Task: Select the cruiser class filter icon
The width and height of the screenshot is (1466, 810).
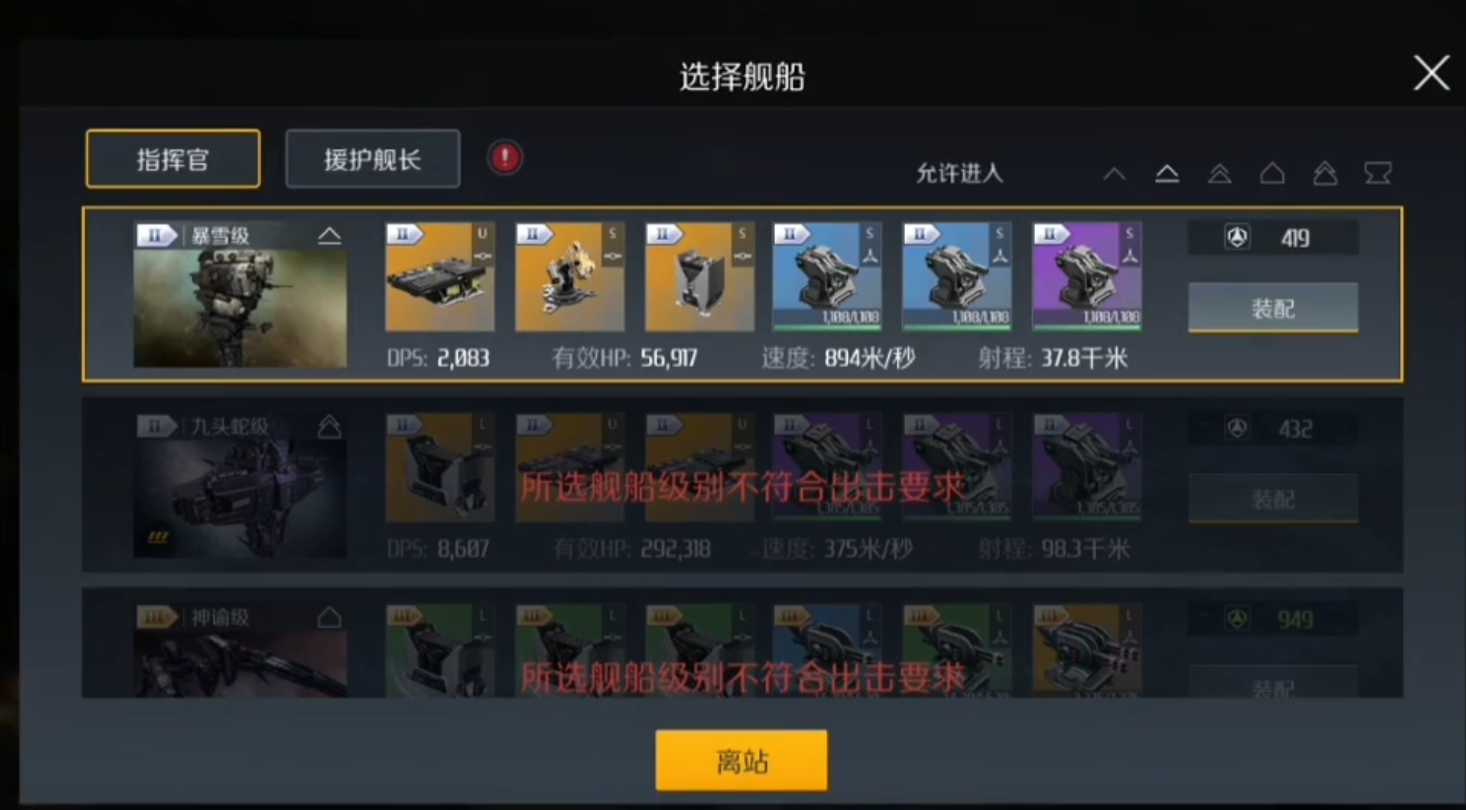Action: (x=1220, y=173)
